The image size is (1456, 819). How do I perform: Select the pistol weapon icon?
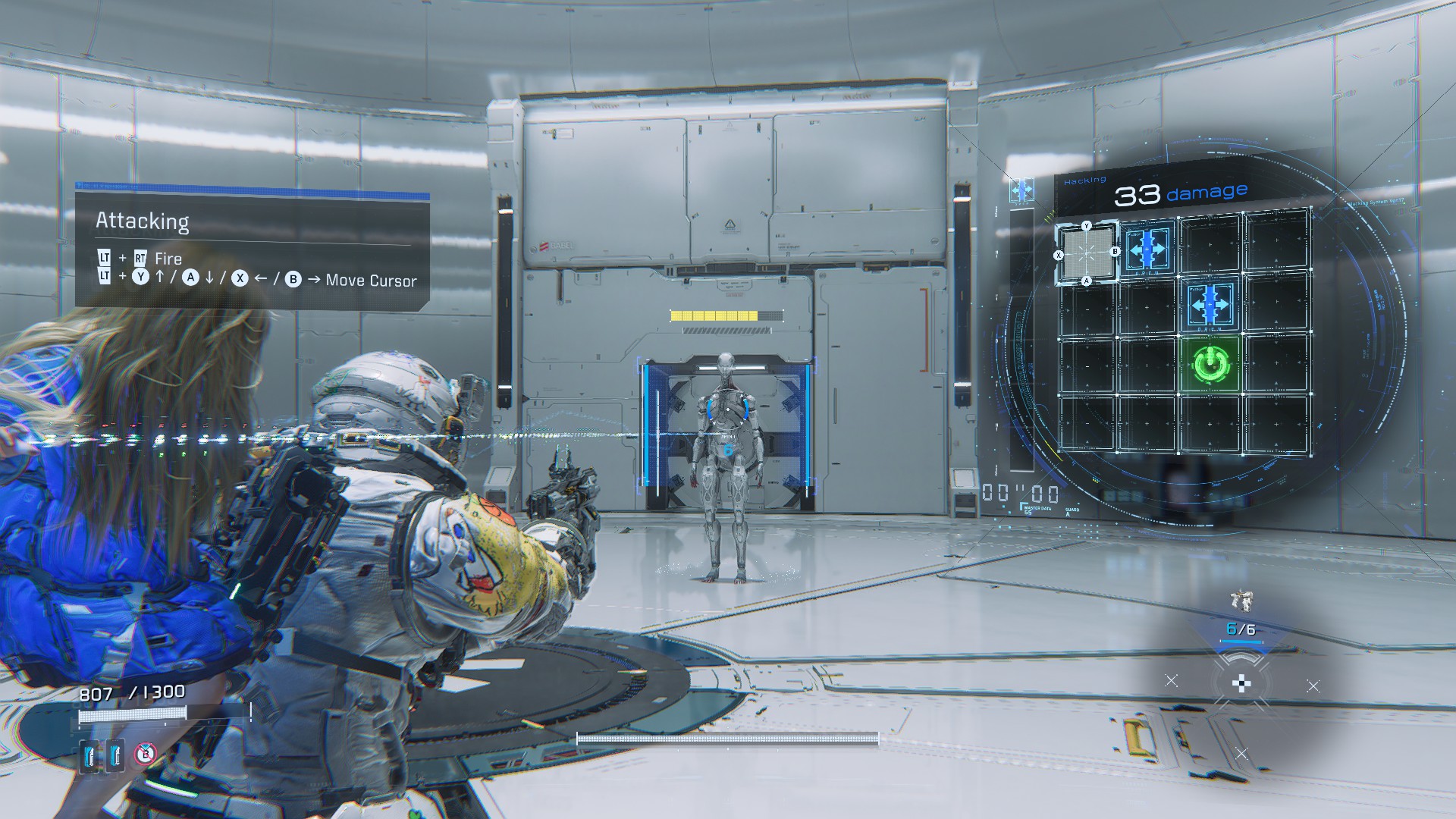tap(1241, 602)
